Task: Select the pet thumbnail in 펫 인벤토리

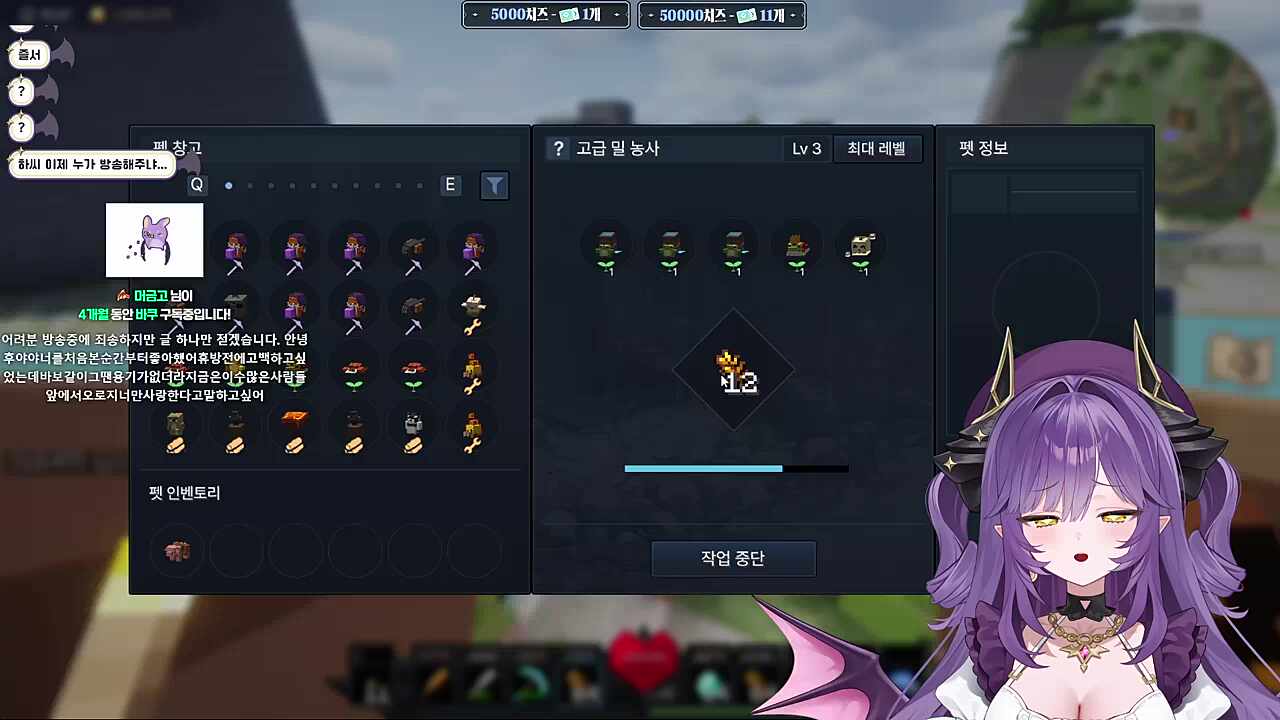Action: click(177, 551)
